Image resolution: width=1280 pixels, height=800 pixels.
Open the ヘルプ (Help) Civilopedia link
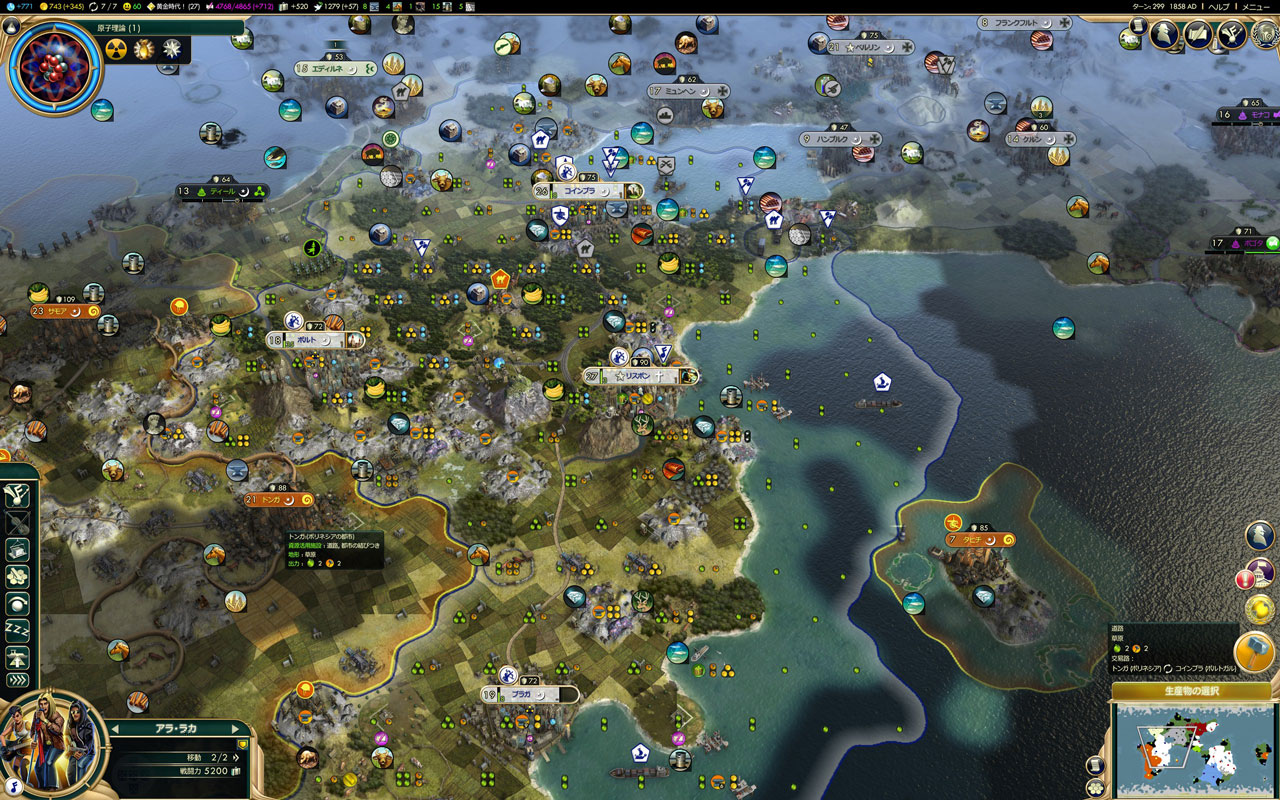(x=1219, y=6)
